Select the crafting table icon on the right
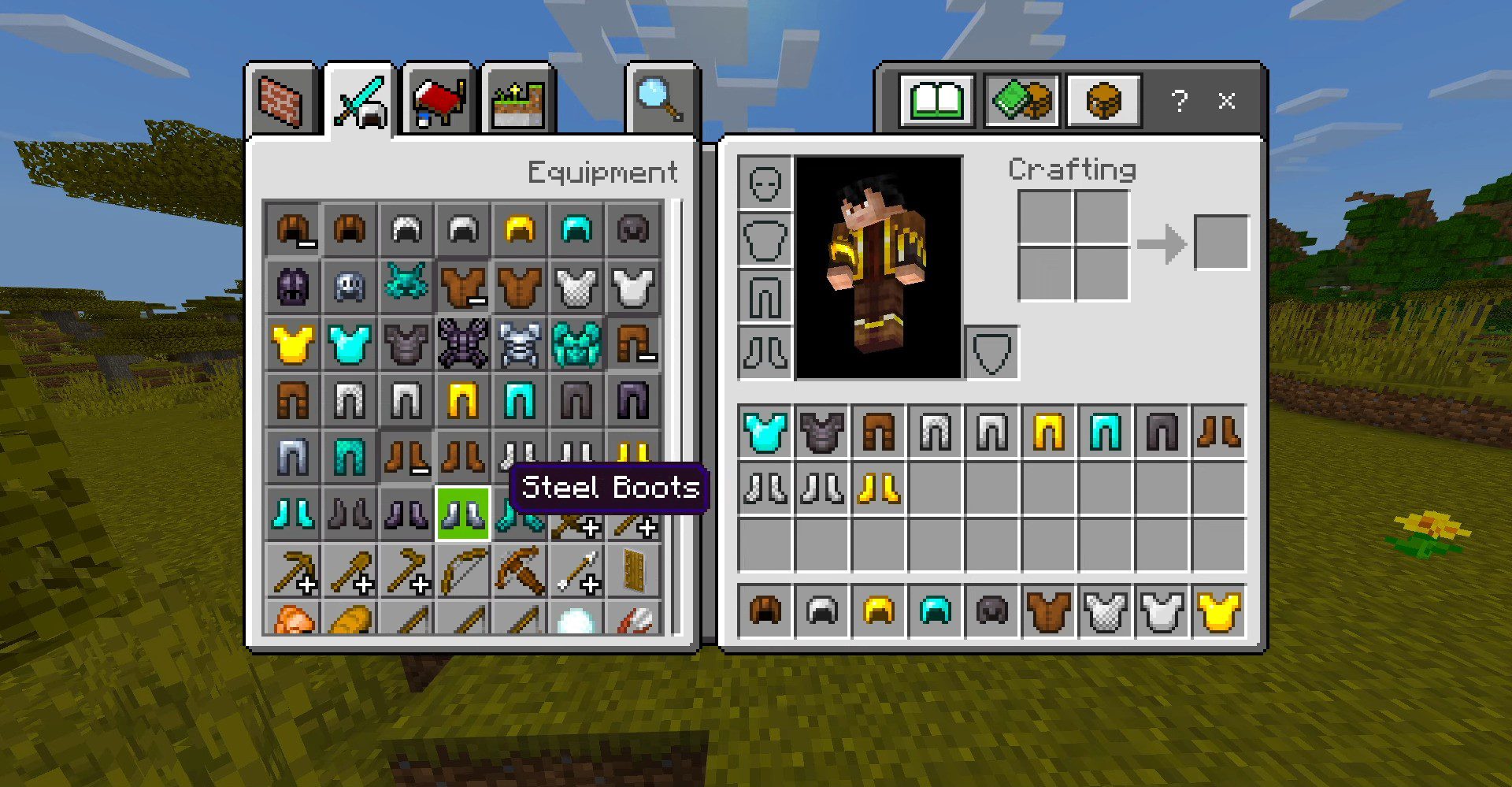Viewport: 1512px width, 787px height. pos(1105,101)
